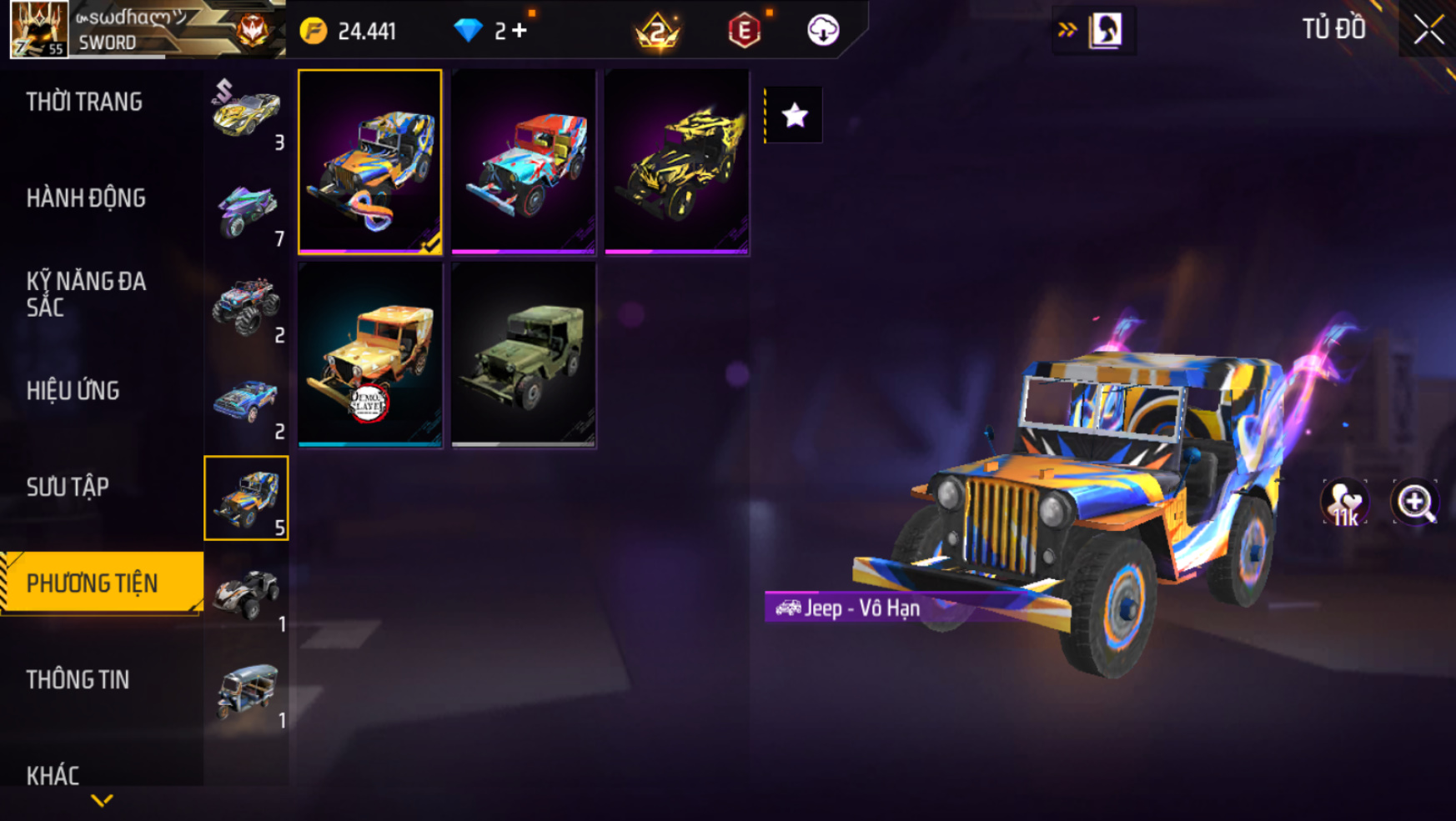
Task: Pick the Demon Slayer jeep skin
Action: click(x=370, y=355)
